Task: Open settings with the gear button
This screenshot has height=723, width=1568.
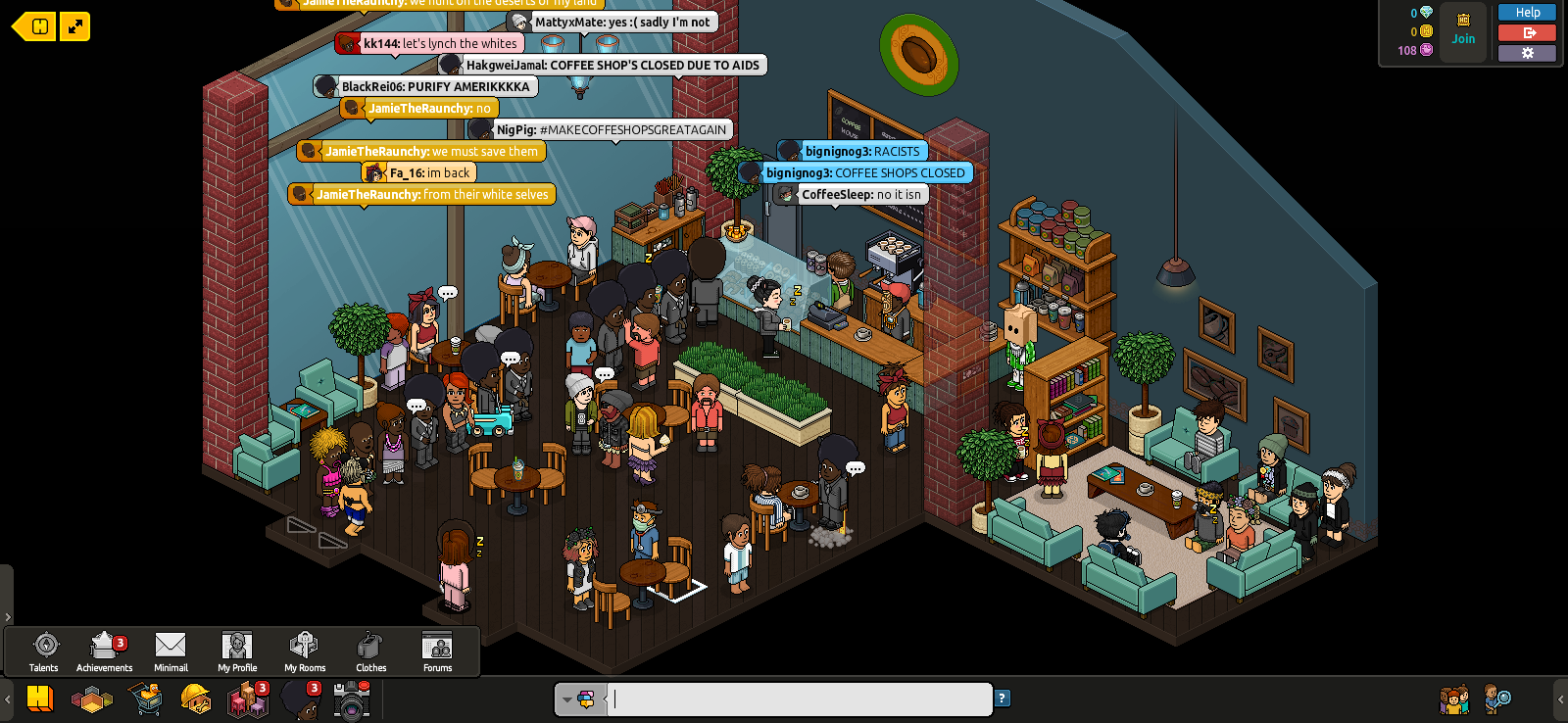Action: click(1527, 53)
